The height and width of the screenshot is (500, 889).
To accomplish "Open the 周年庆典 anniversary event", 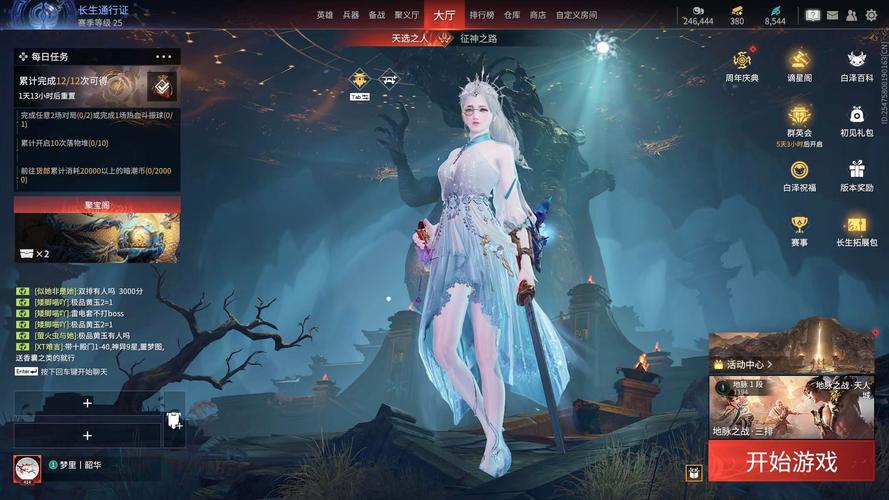I will click(741, 66).
